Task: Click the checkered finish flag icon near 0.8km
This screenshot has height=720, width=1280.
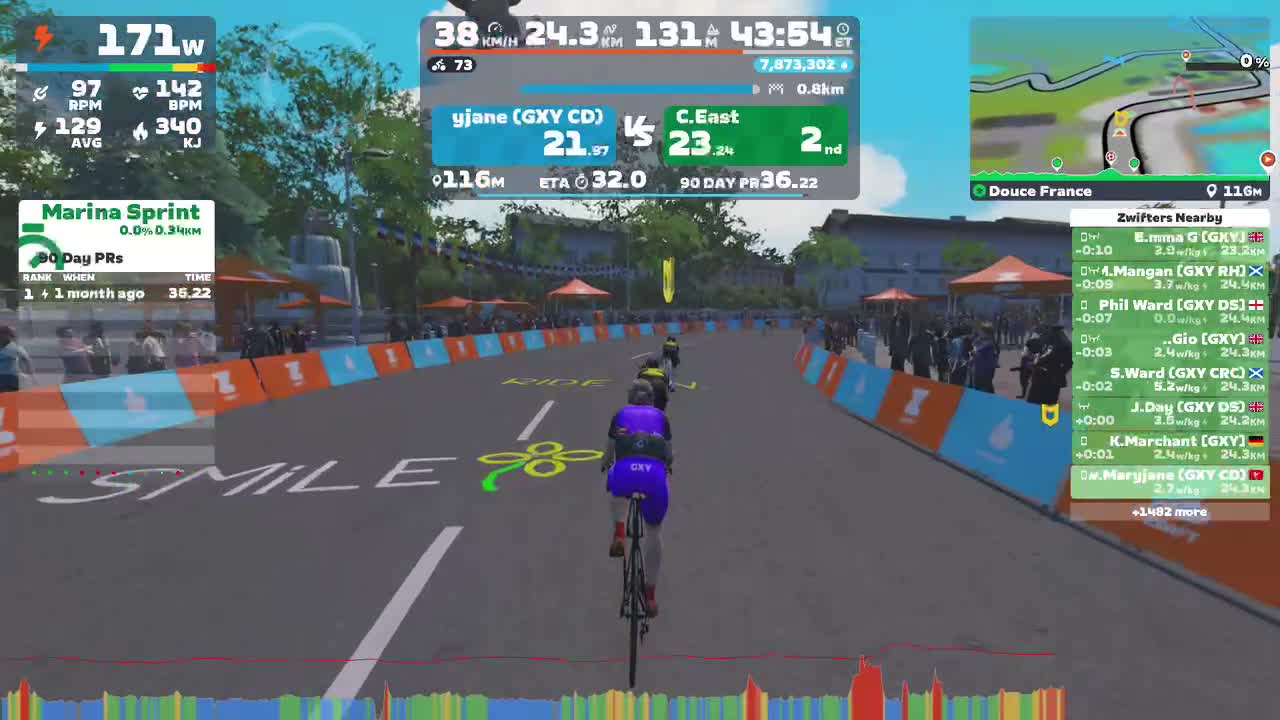Action: click(x=775, y=89)
